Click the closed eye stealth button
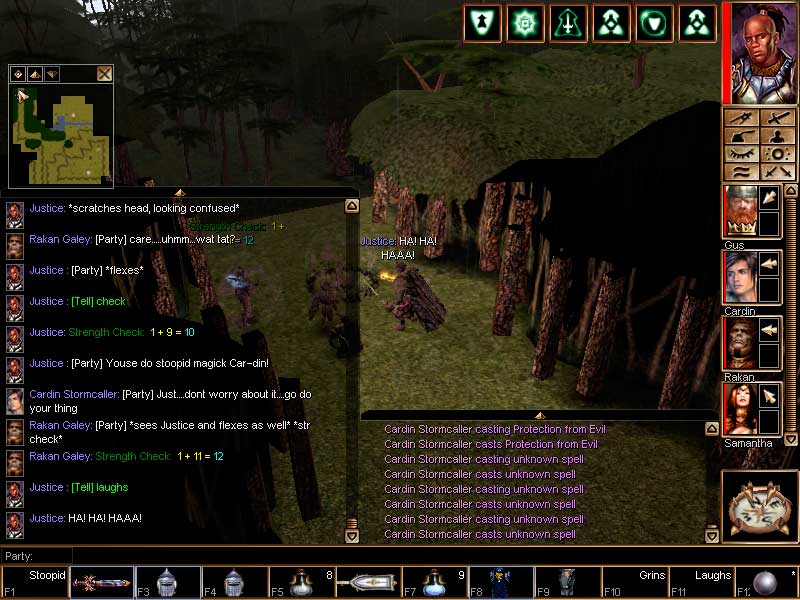 point(741,154)
